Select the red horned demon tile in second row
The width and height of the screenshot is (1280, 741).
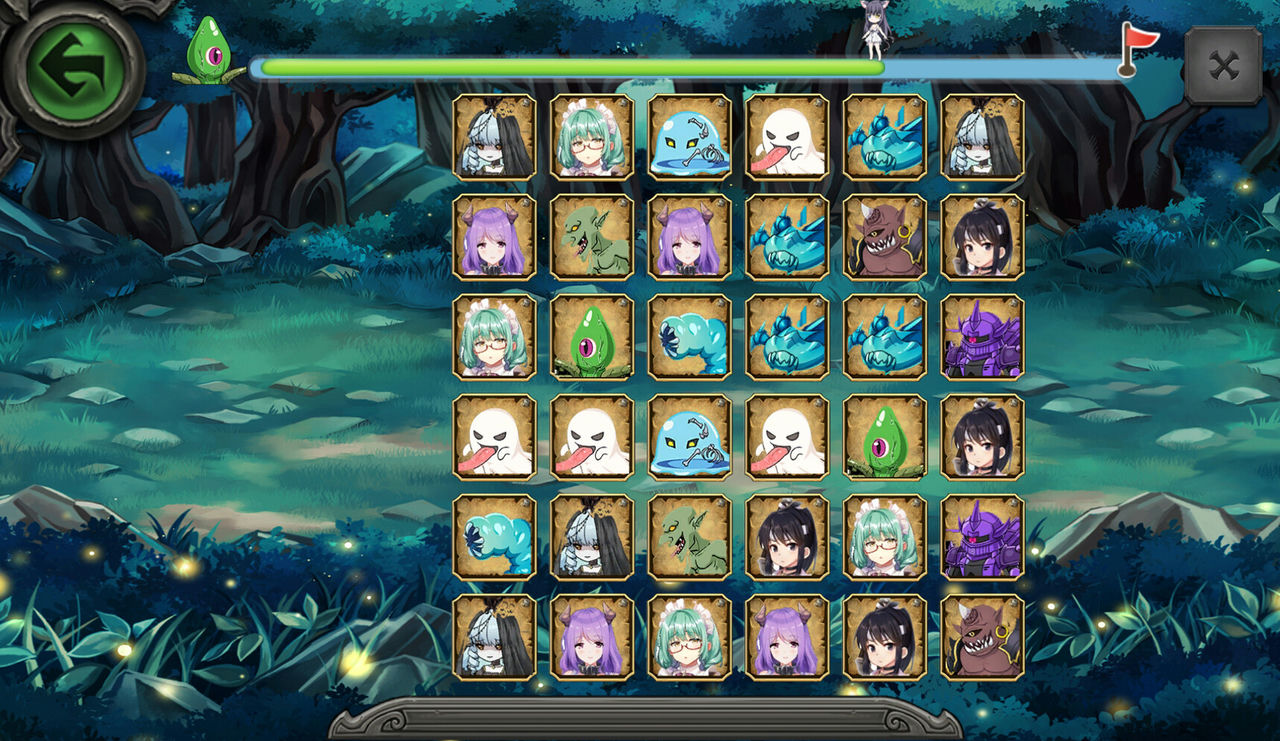[x=884, y=239]
